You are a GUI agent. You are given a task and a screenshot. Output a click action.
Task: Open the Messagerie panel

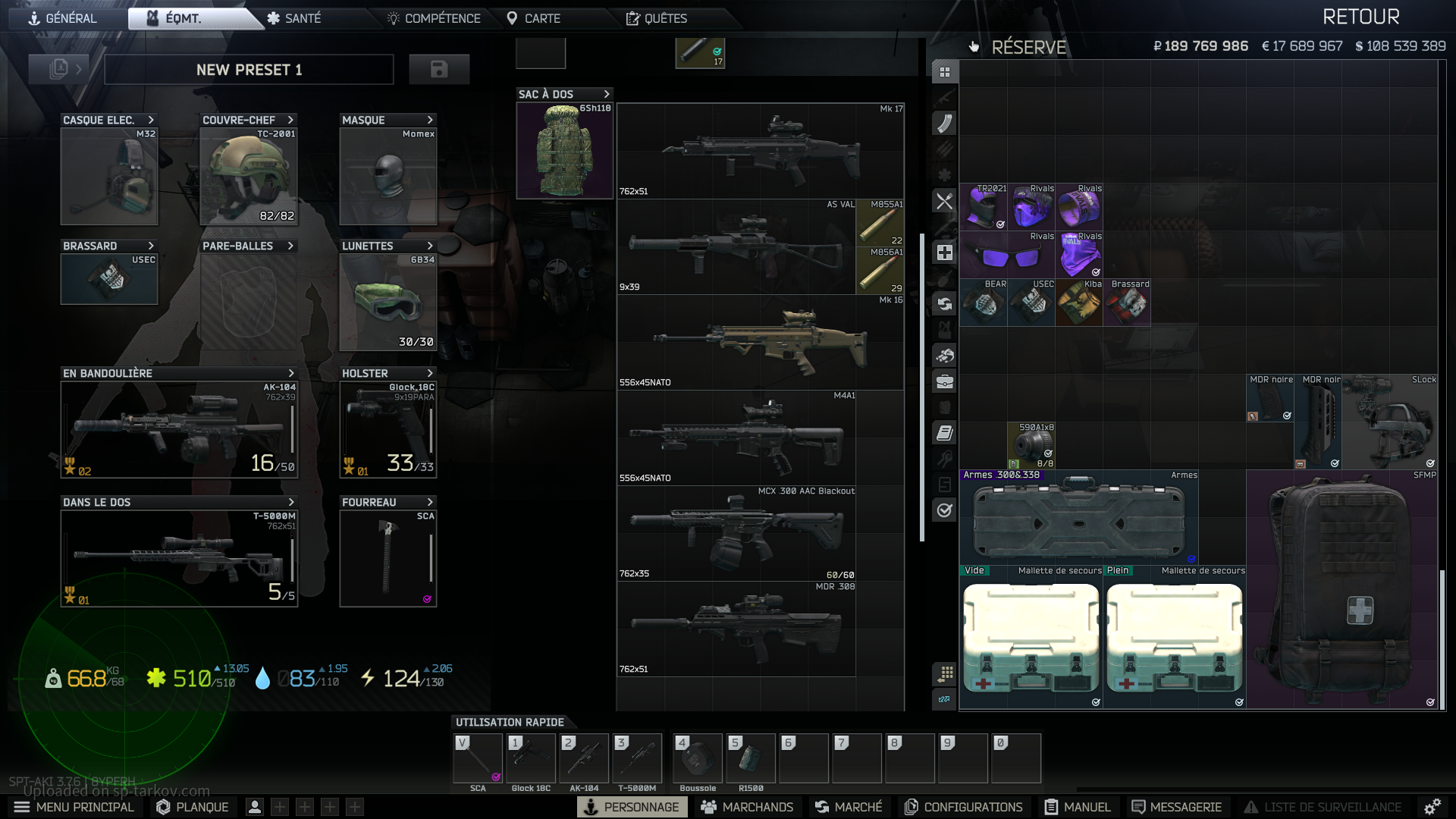coord(1176,807)
